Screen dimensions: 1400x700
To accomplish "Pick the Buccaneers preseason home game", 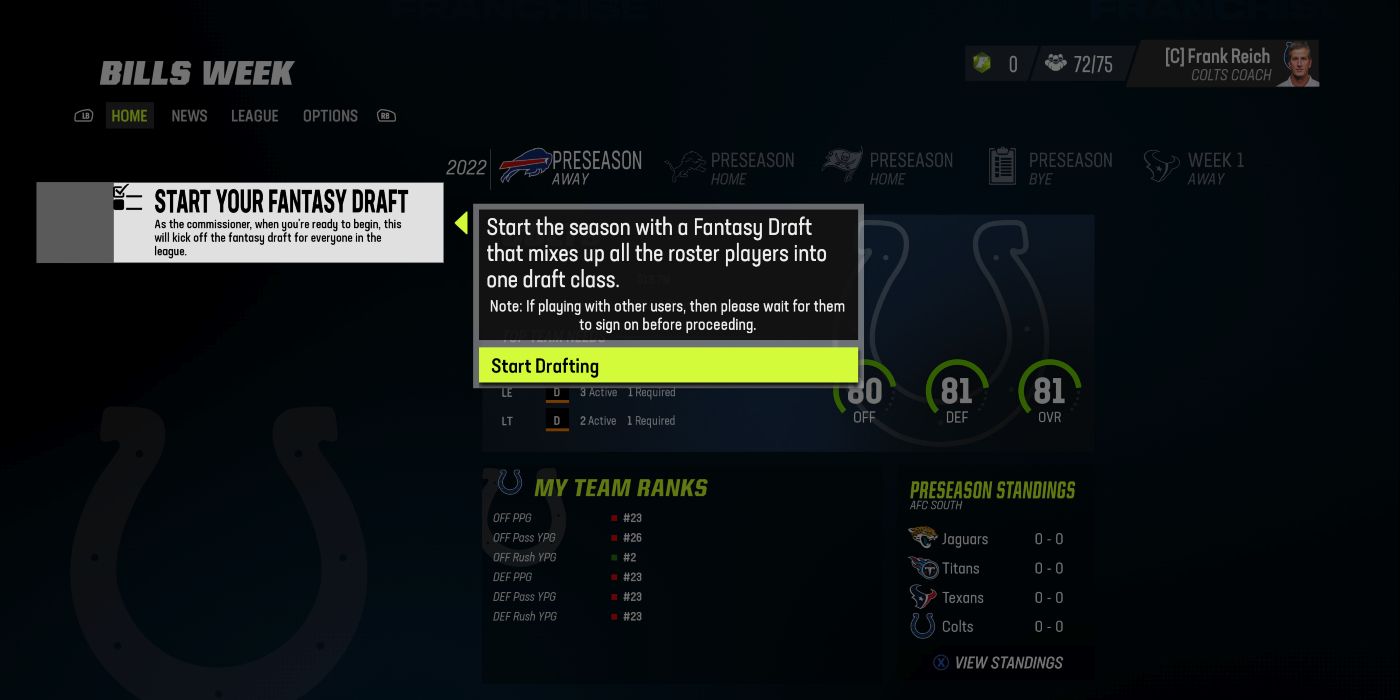I will pyautogui.click(x=888, y=167).
